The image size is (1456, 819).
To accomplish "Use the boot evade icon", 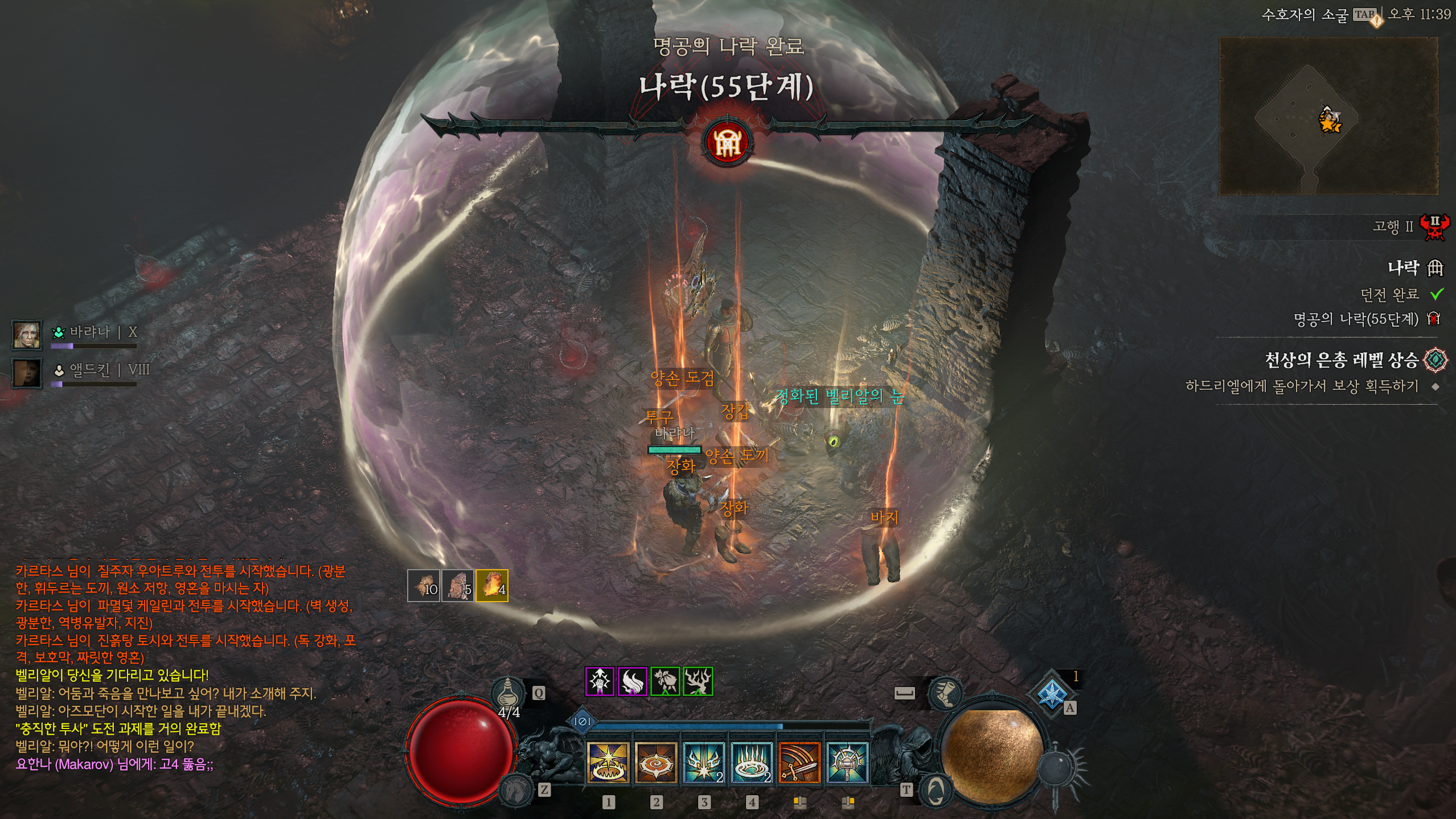I will click(945, 693).
